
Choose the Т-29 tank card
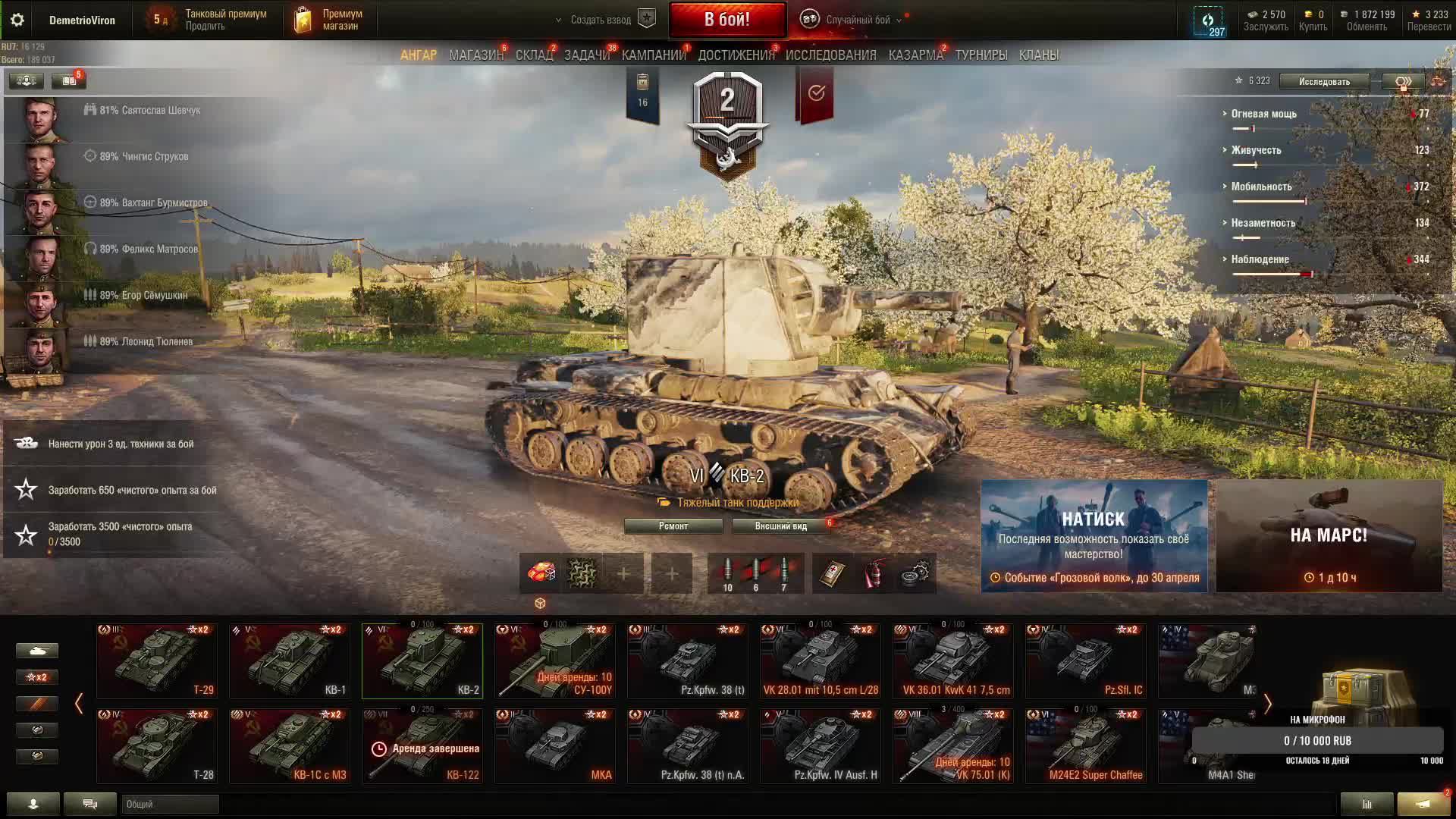[x=157, y=661]
